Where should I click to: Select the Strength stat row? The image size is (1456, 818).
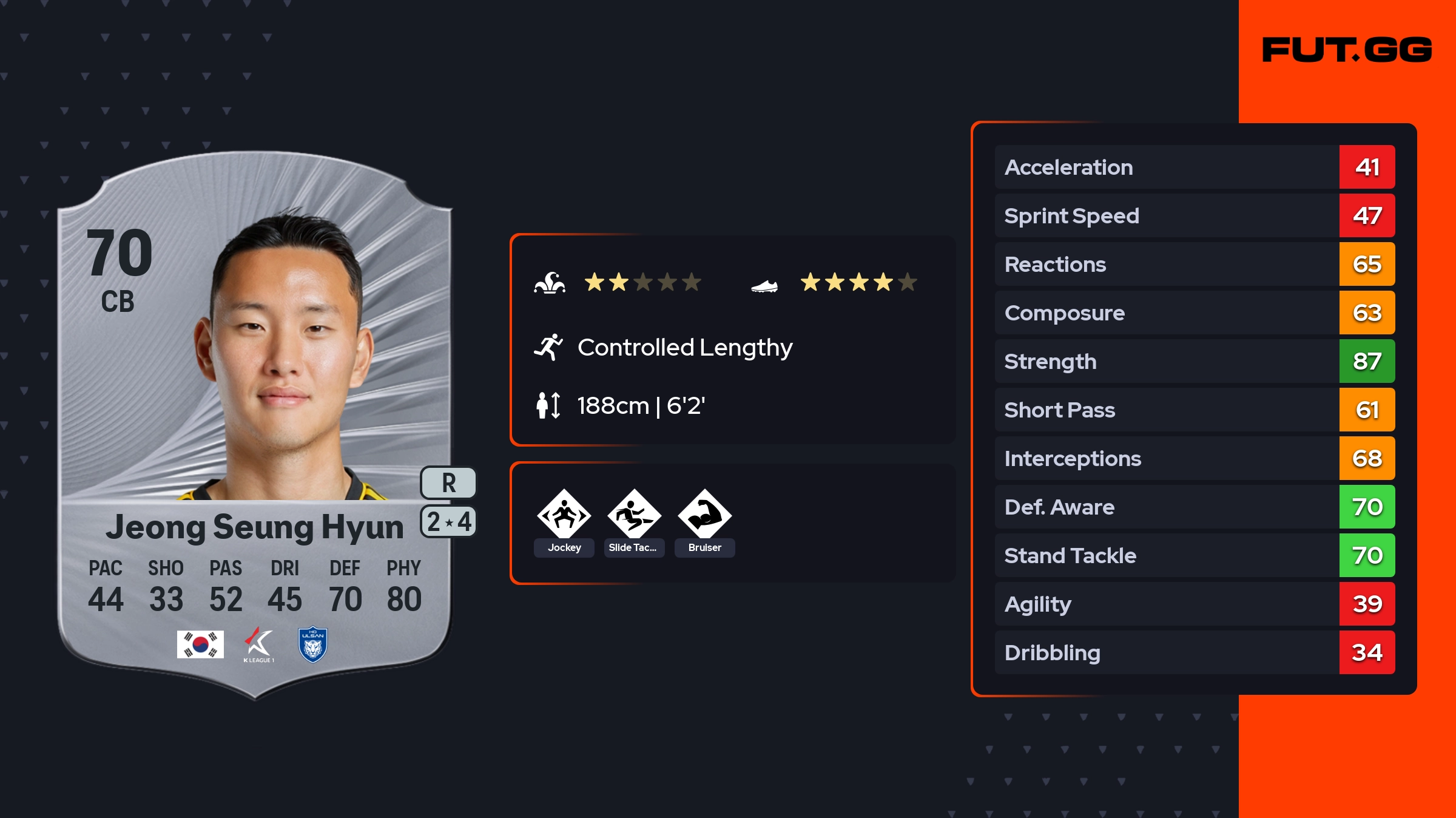tap(1194, 361)
